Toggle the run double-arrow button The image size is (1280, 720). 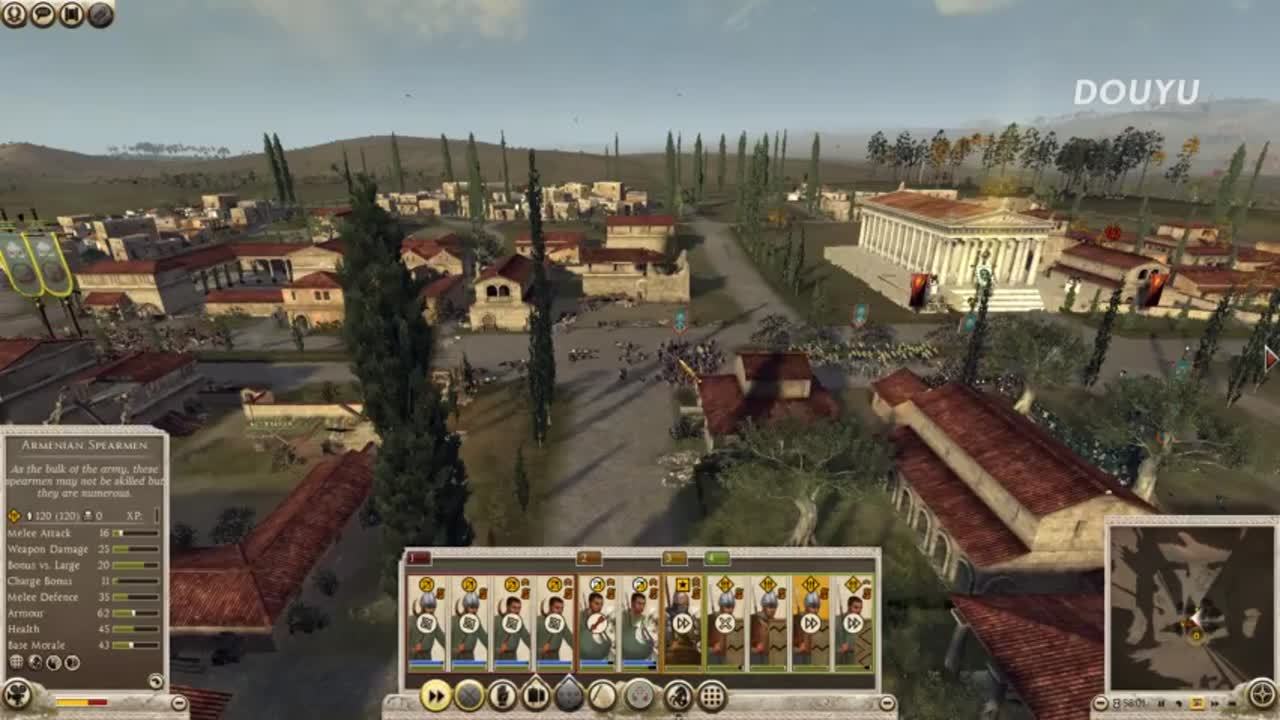[436, 695]
